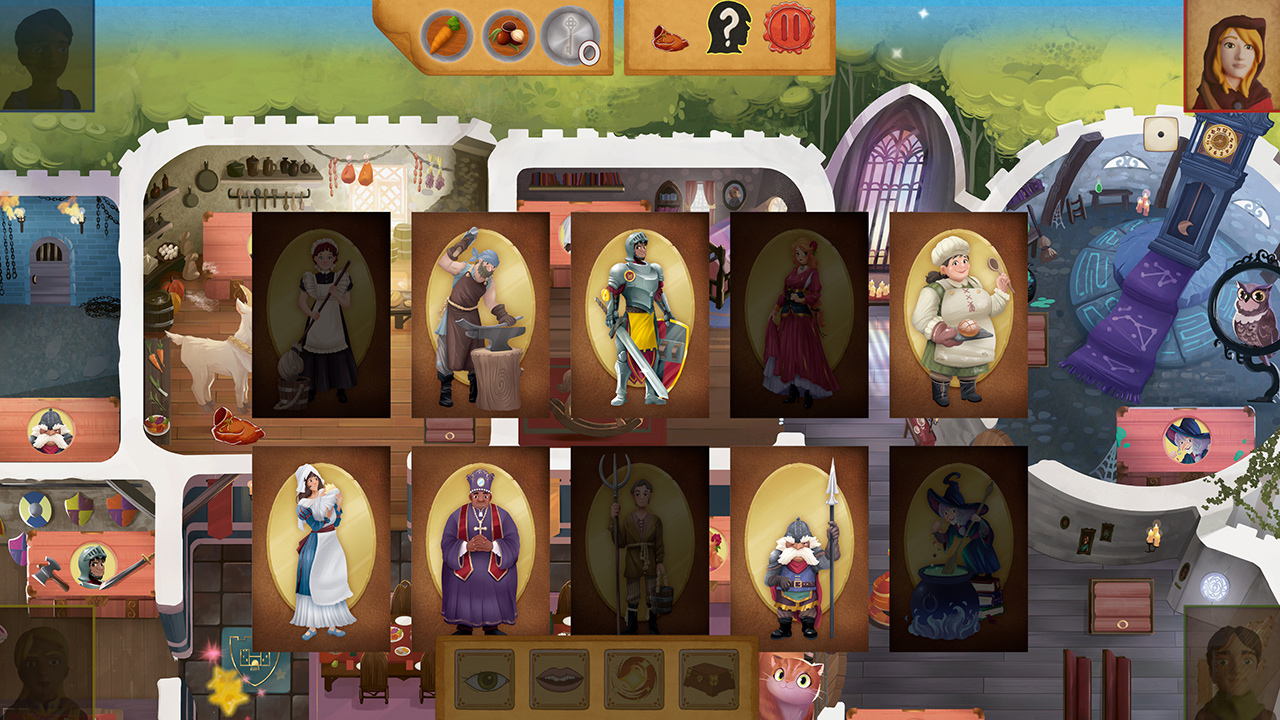Select the lips clue card
The width and height of the screenshot is (1280, 720).
click(x=560, y=677)
